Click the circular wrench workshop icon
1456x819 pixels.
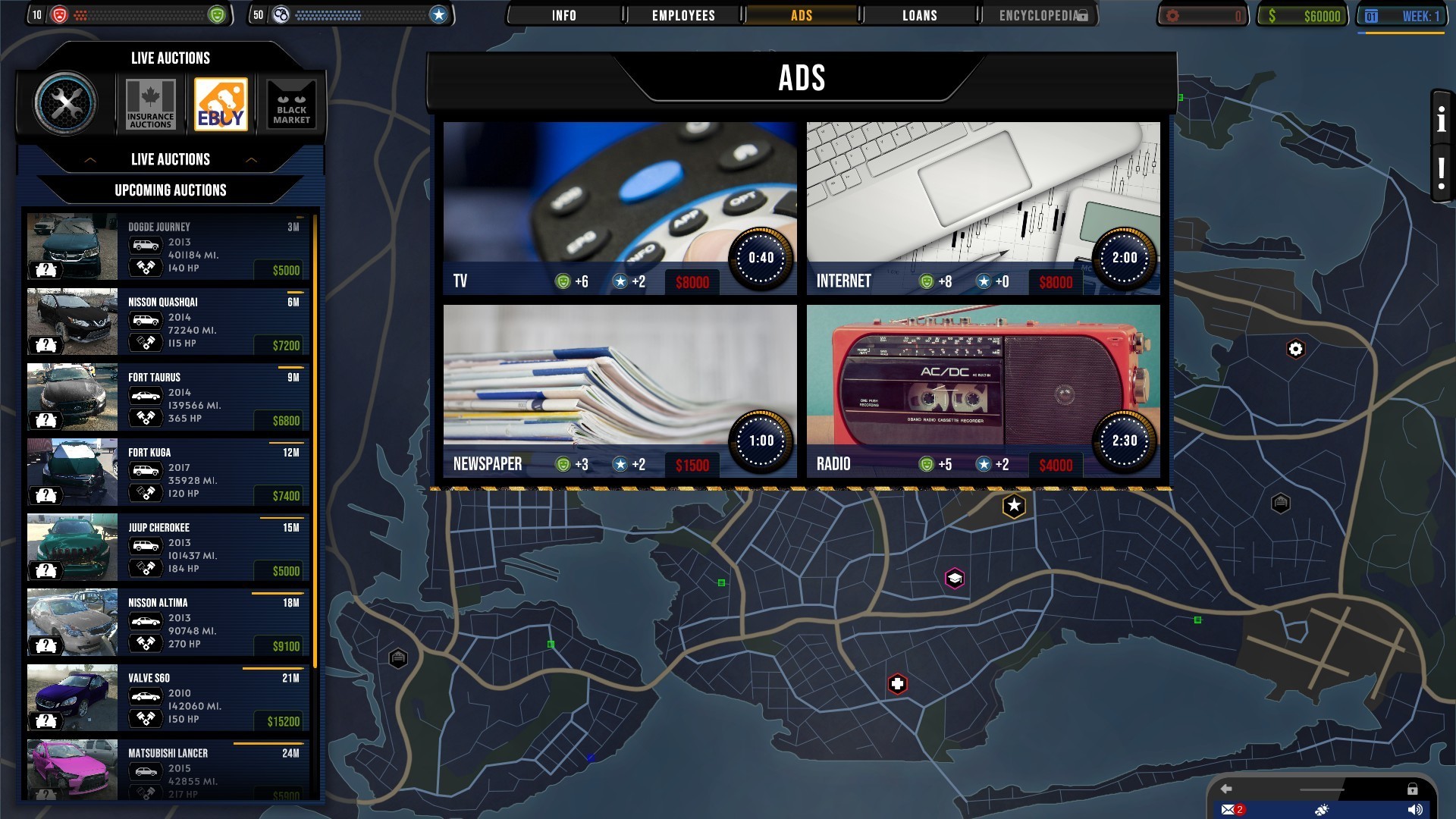68,104
